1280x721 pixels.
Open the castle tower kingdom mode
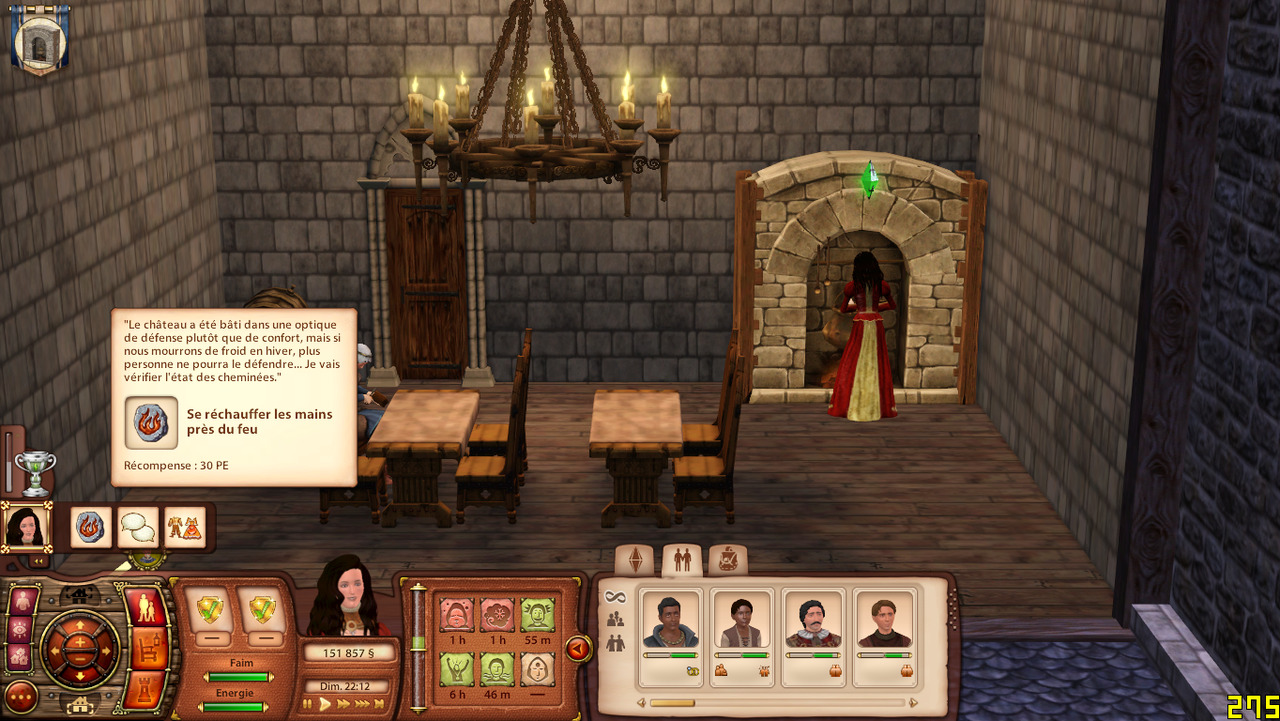click(x=148, y=688)
